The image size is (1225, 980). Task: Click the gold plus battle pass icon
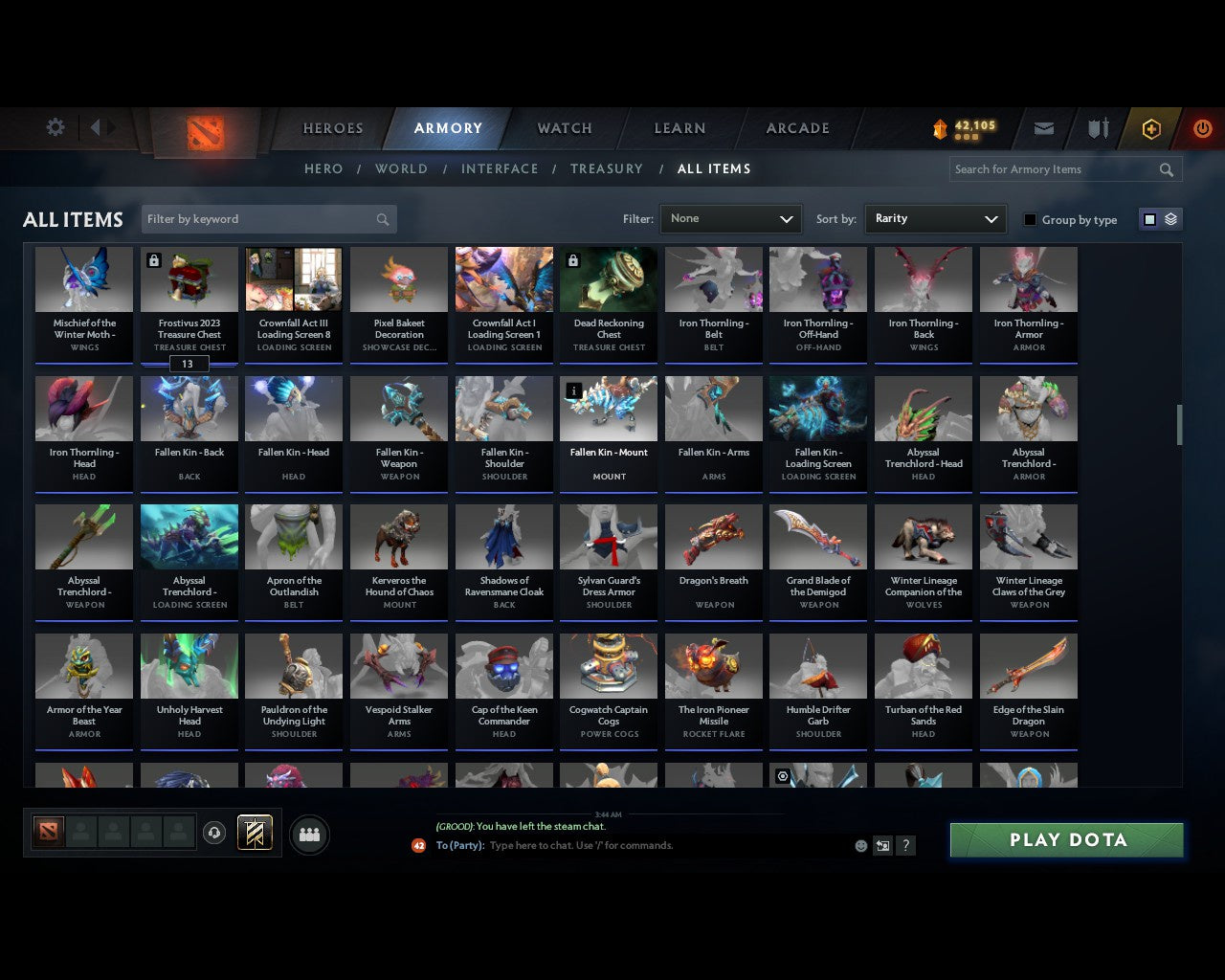(x=1151, y=127)
